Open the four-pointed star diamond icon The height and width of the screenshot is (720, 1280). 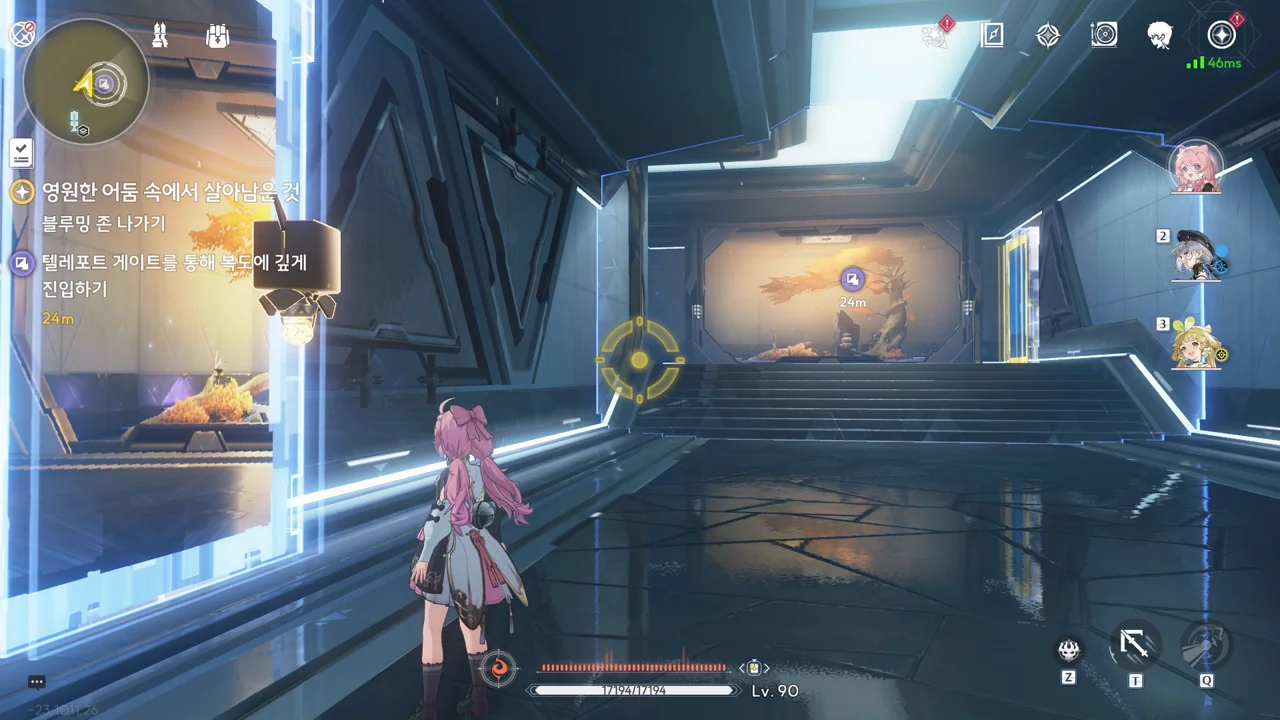pos(1047,36)
